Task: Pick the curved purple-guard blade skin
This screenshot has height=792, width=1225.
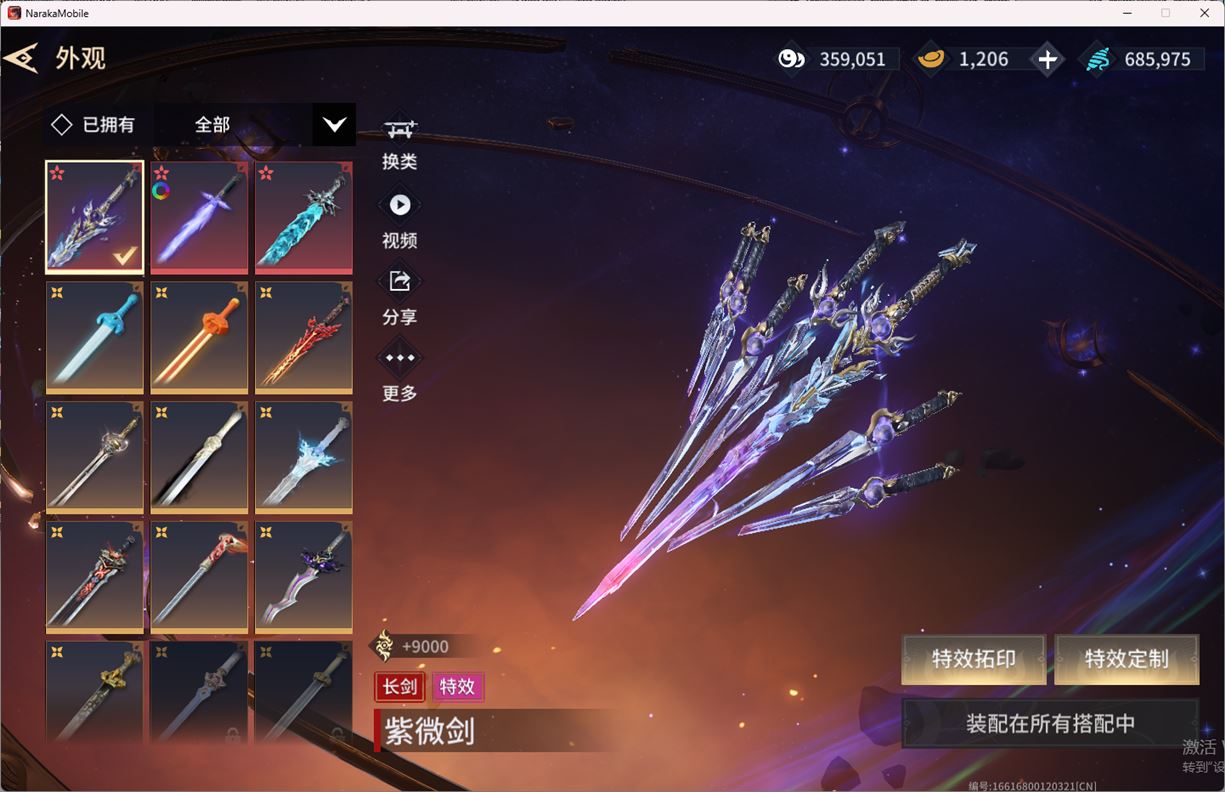Action: (x=303, y=576)
